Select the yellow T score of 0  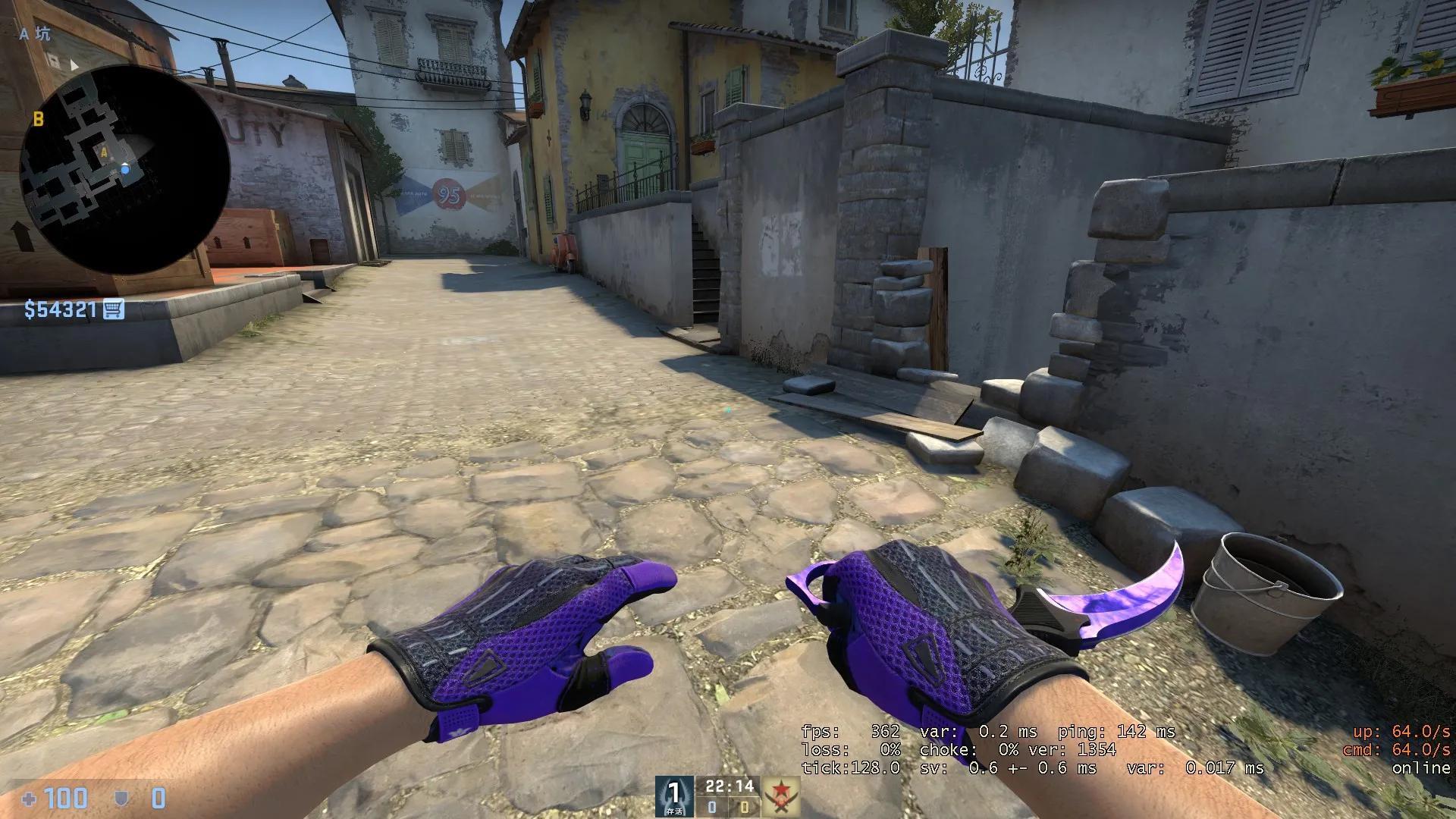tap(745, 808)
